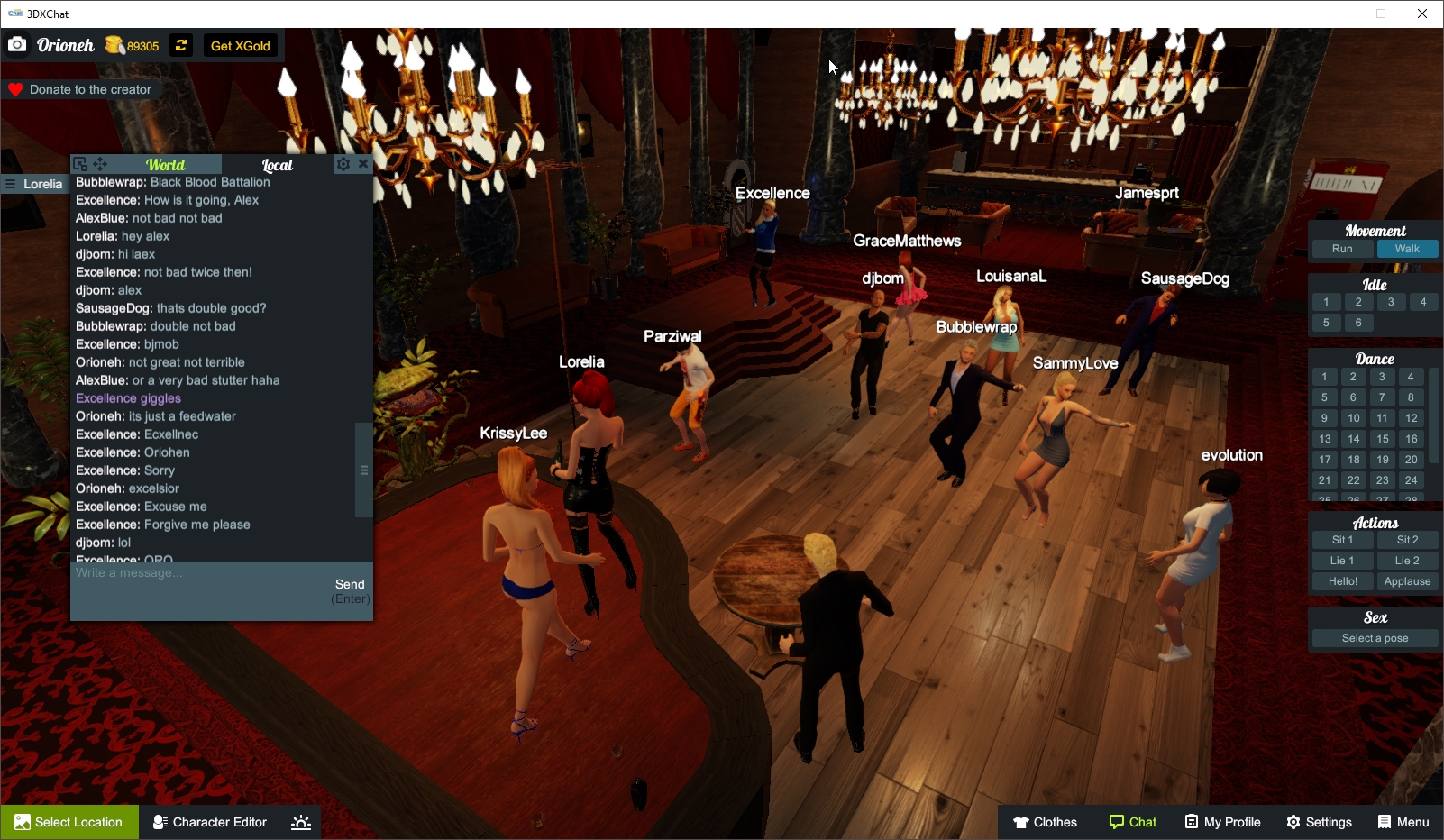Expand the Lorelia side panel
Screen dimensions: 1444x840
point(10,184)
